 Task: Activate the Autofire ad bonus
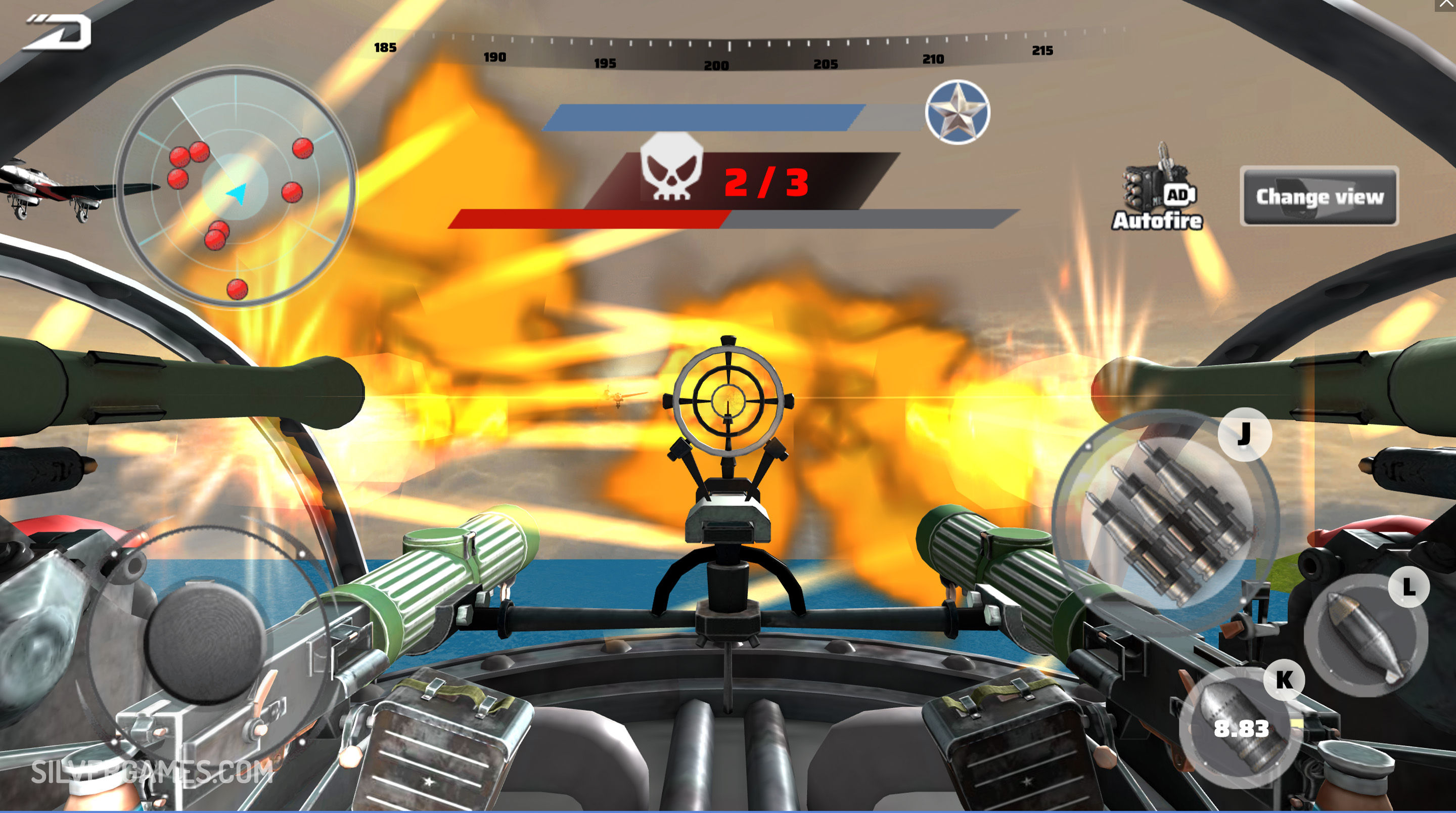(x=1158, y=190)
